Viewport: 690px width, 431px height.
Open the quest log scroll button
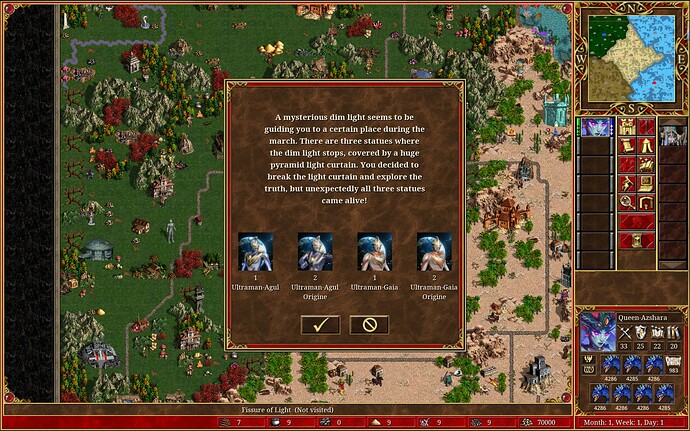(628, 146)
